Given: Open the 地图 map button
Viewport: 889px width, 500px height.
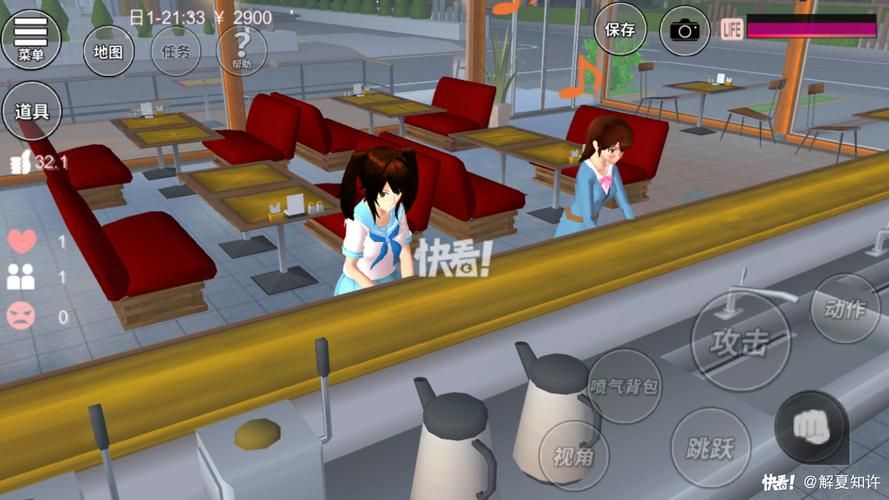Looking at the screenshot, I should pos(109,51).
